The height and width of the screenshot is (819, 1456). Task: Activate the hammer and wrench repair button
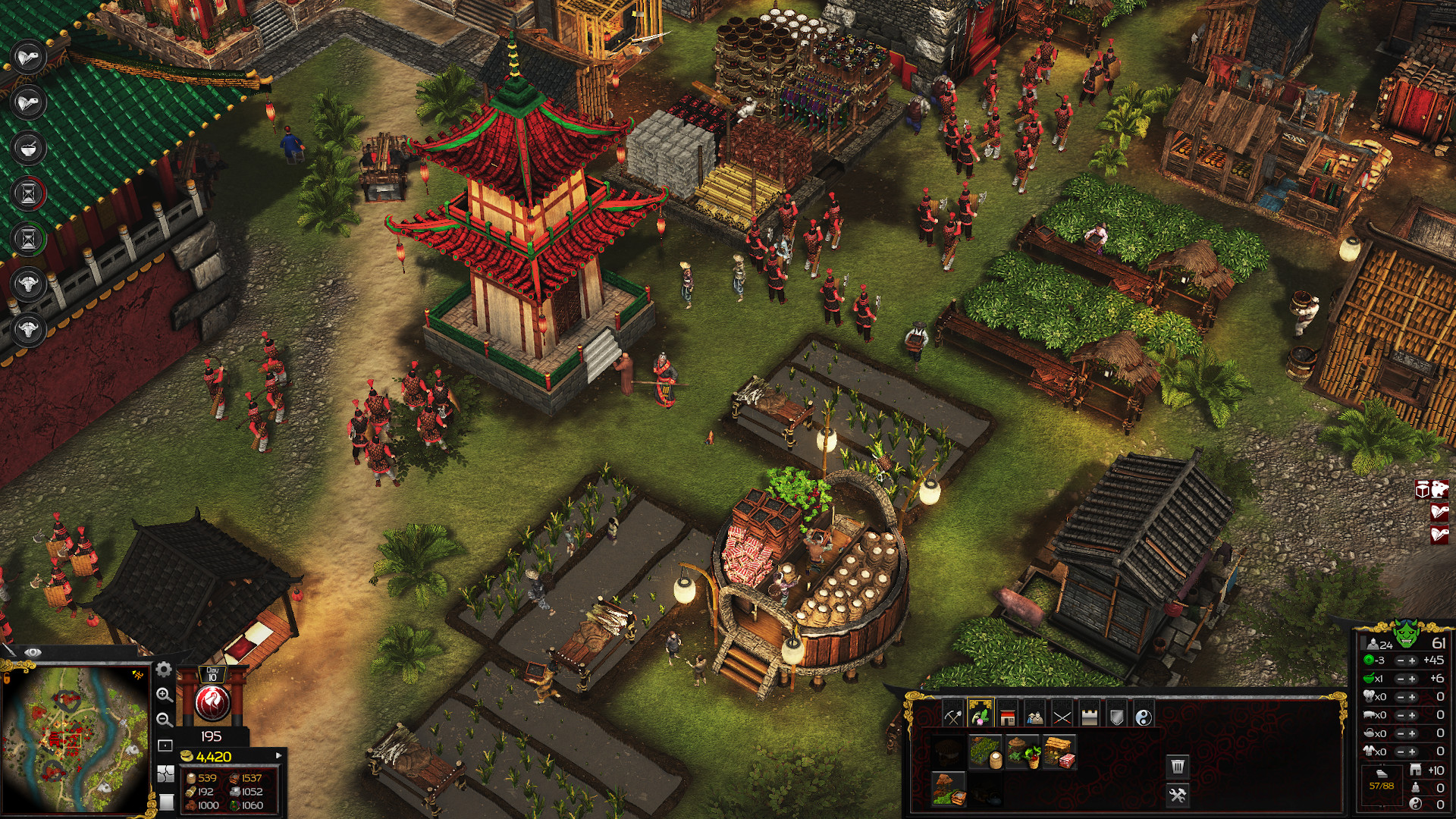[1177, 795]
